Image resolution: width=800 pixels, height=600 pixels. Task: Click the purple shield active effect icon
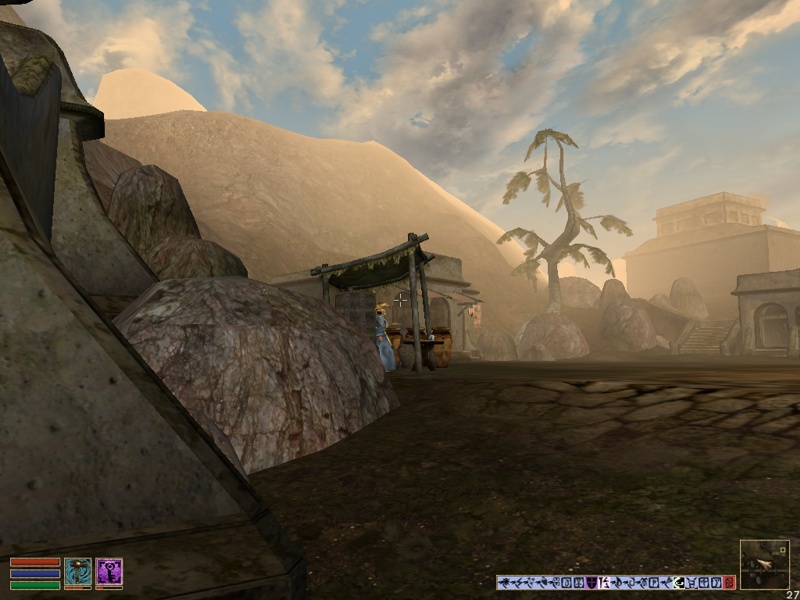[591, 582]
